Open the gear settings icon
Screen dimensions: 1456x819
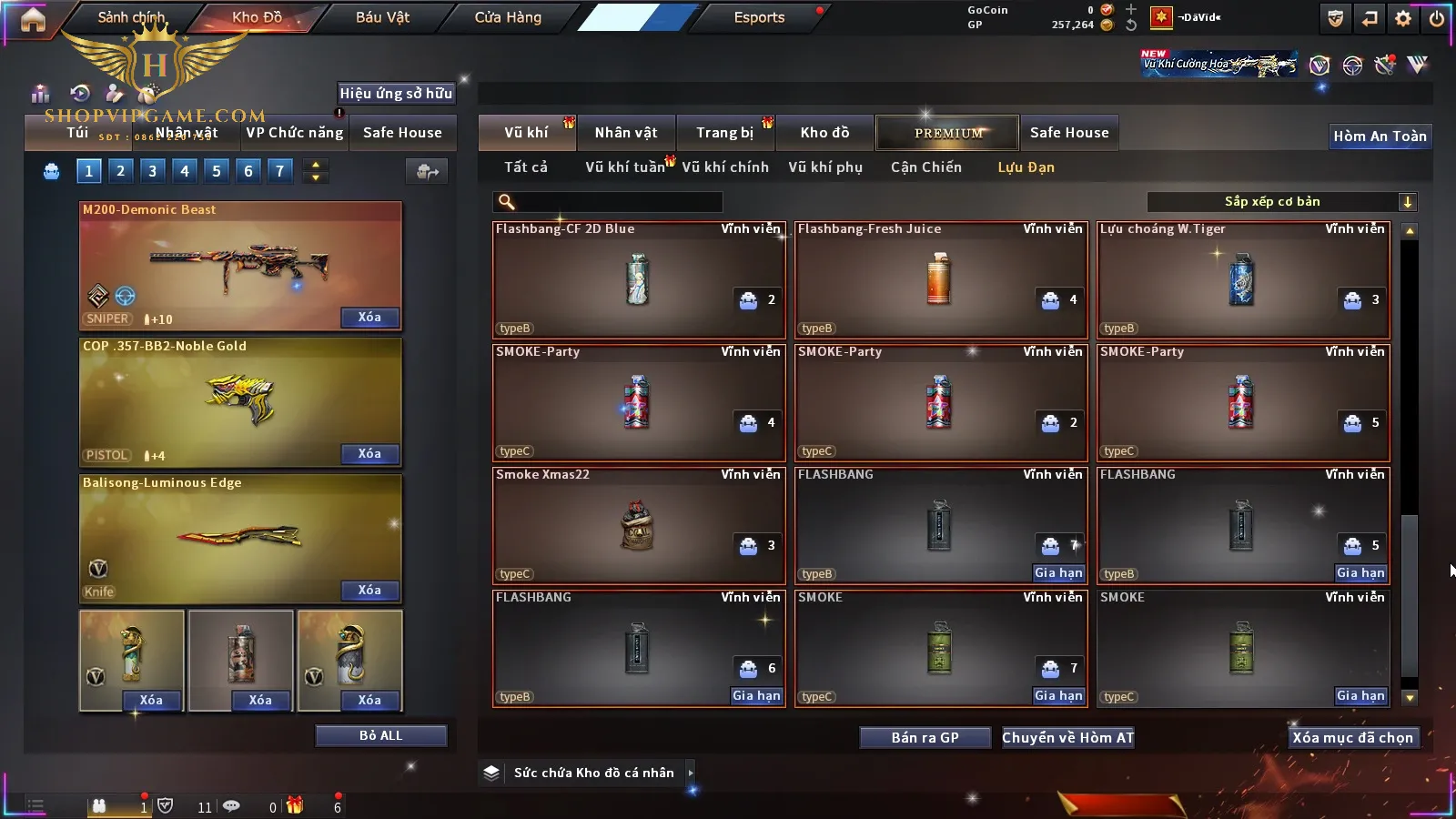[x=1403, y=18]
